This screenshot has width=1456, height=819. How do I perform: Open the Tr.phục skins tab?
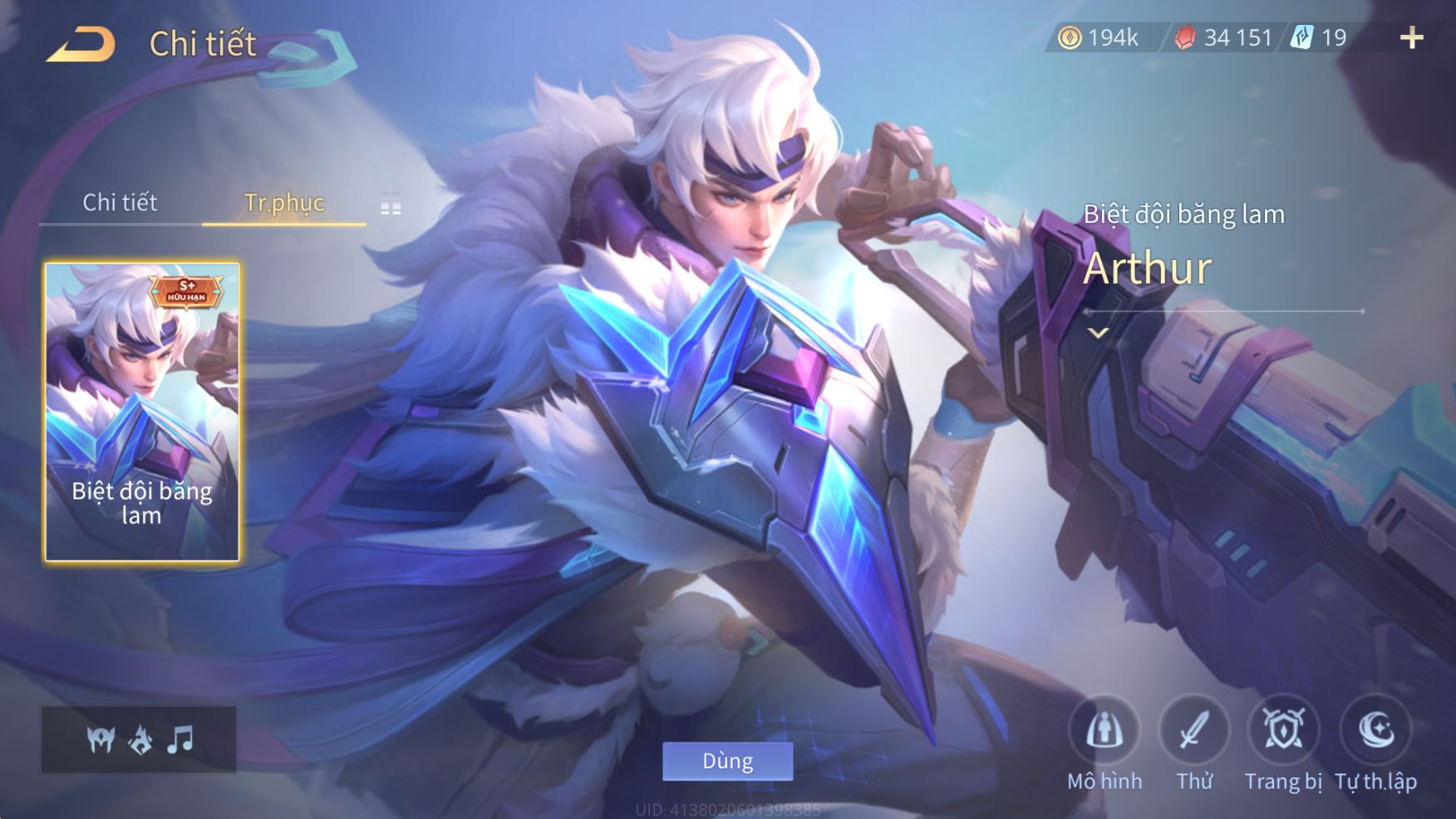tap(283, 202)
